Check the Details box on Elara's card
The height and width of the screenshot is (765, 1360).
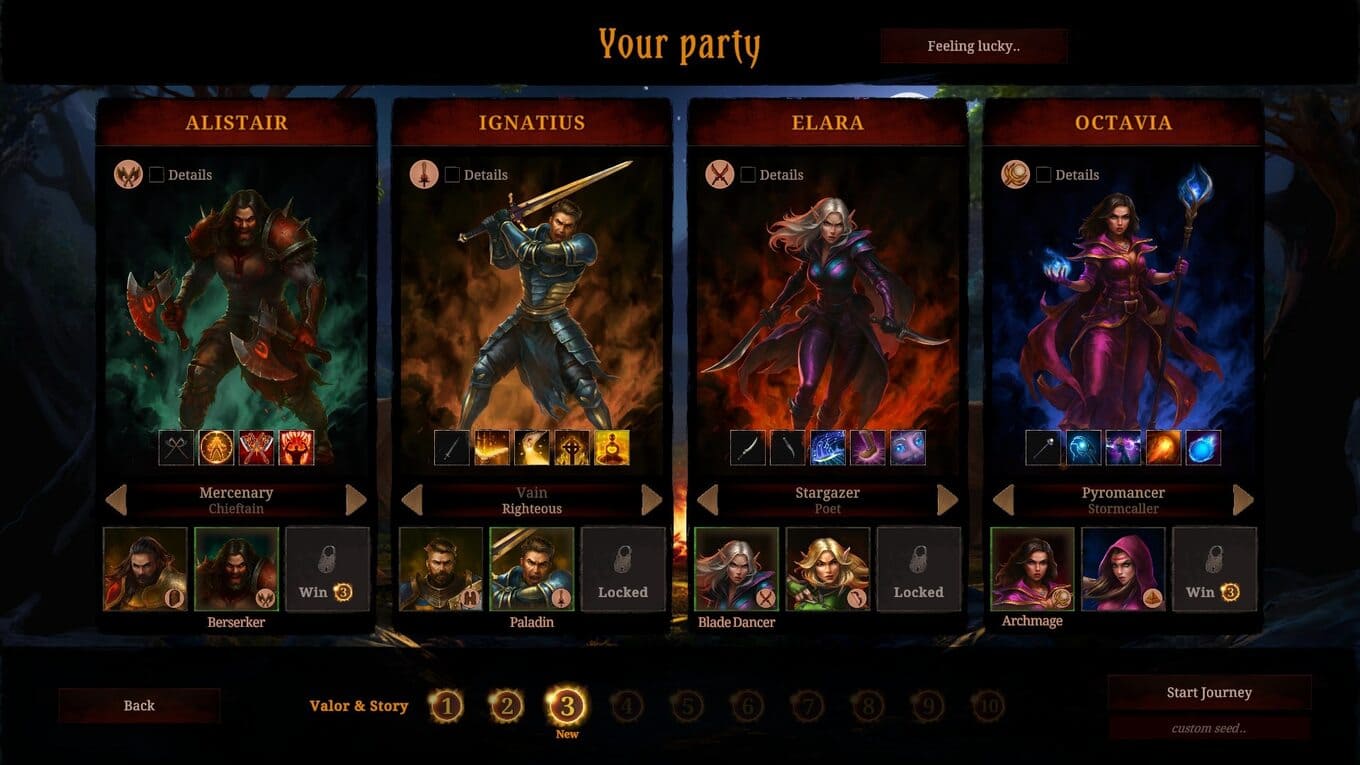coord(748,175)
